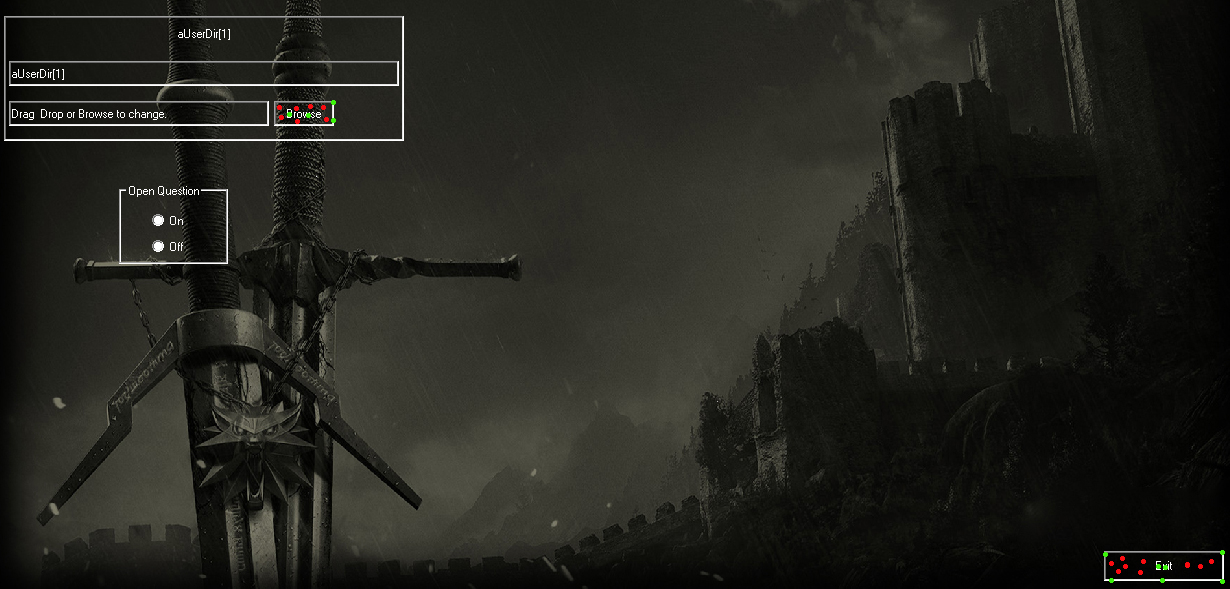
Task: Exit the launcher
Action: 1163,566
